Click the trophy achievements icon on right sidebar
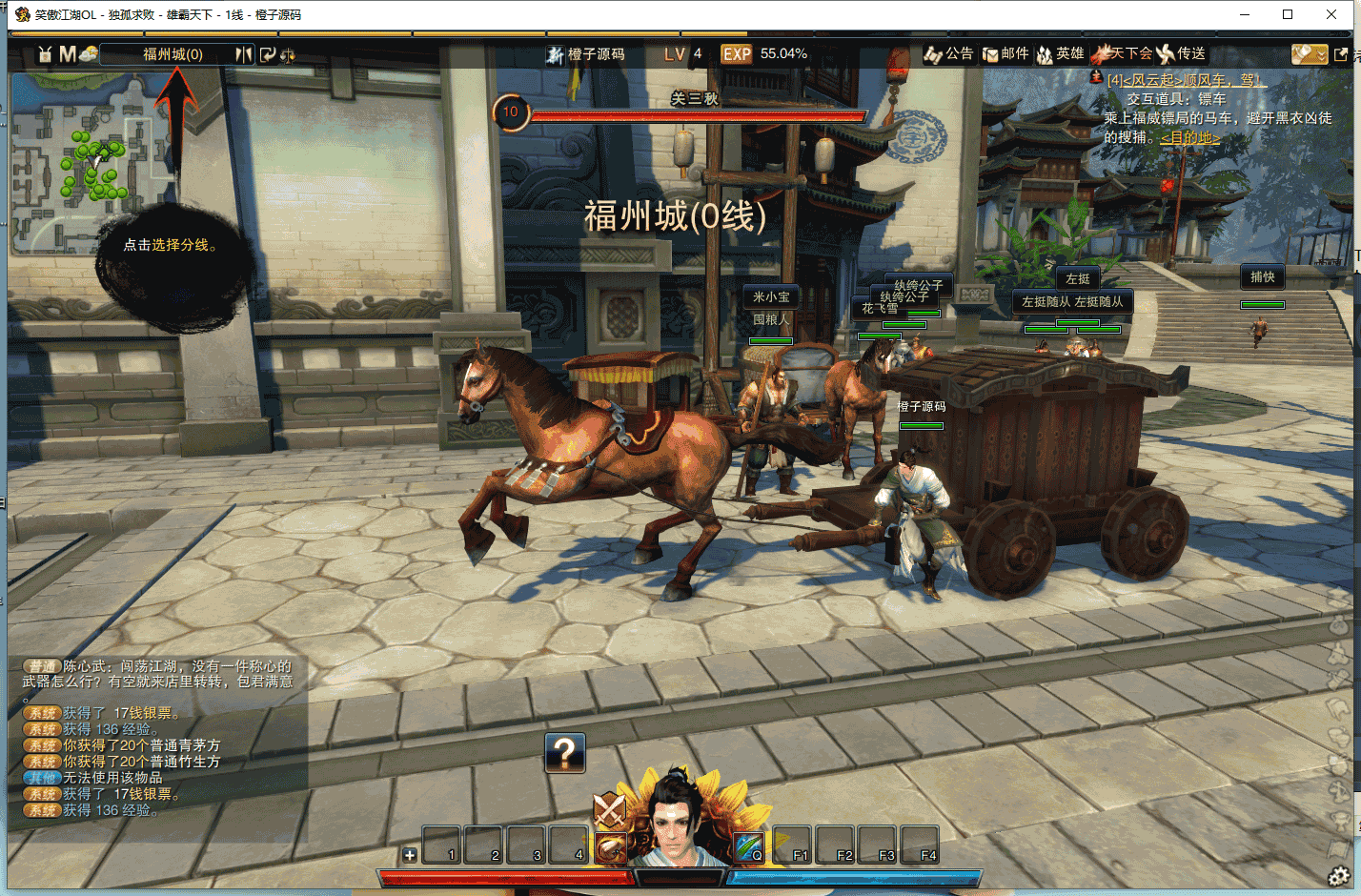Screen dimensions: 1361x896 (1338, 821)
